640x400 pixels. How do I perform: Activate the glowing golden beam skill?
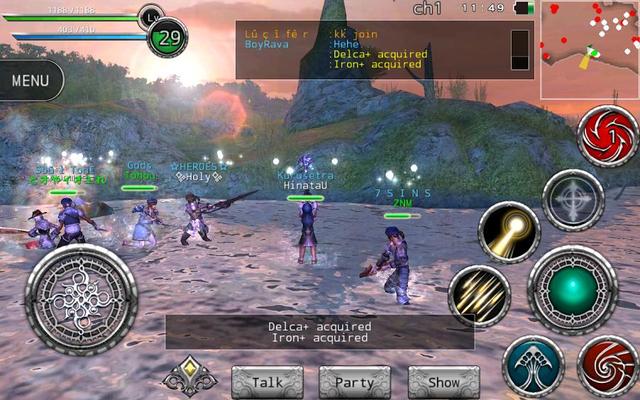pos(509,232)
